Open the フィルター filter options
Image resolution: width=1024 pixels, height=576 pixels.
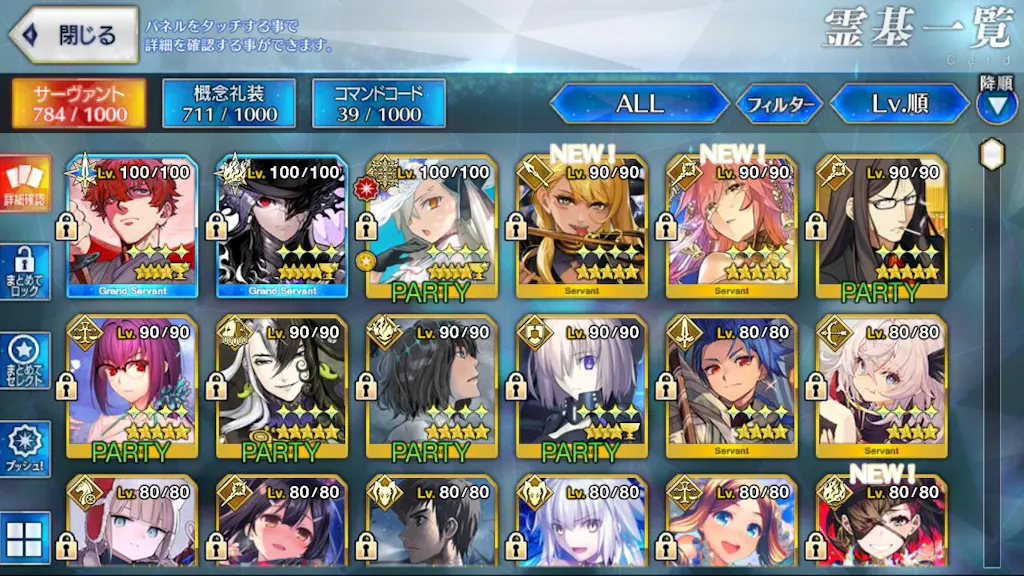[x=779, y=104]
